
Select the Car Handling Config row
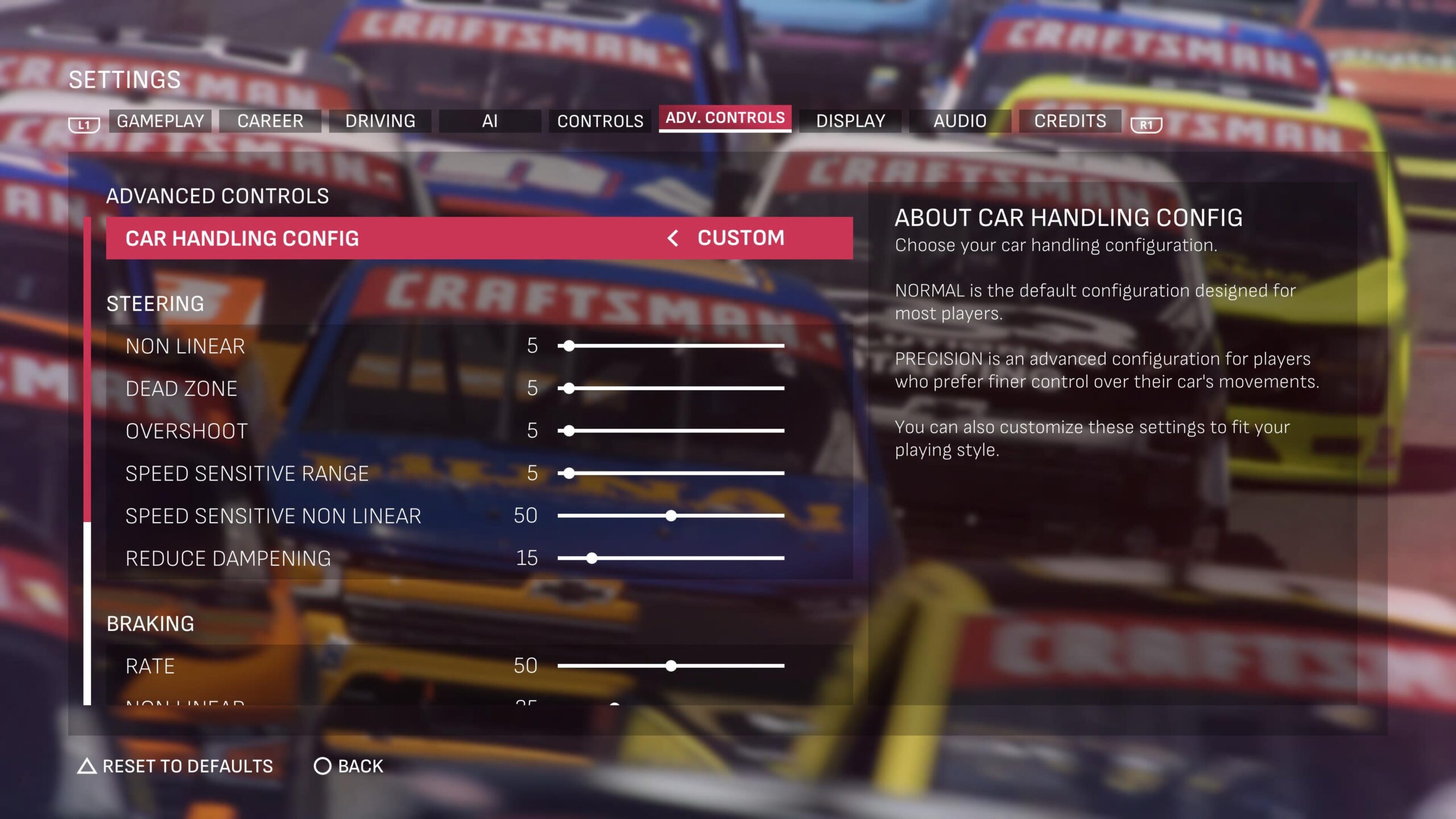[398, 238]
